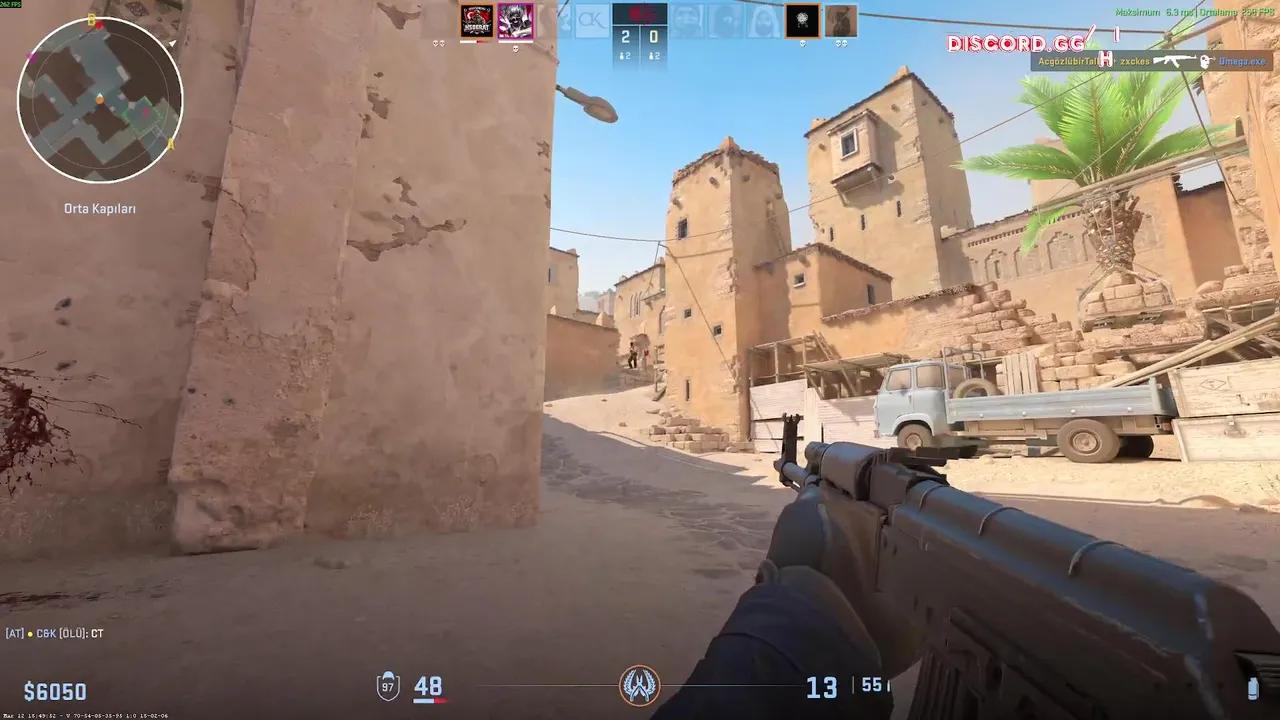
Task: Click the AK-47 weapon icon in the kill feed
Action: pos(1174,60)
